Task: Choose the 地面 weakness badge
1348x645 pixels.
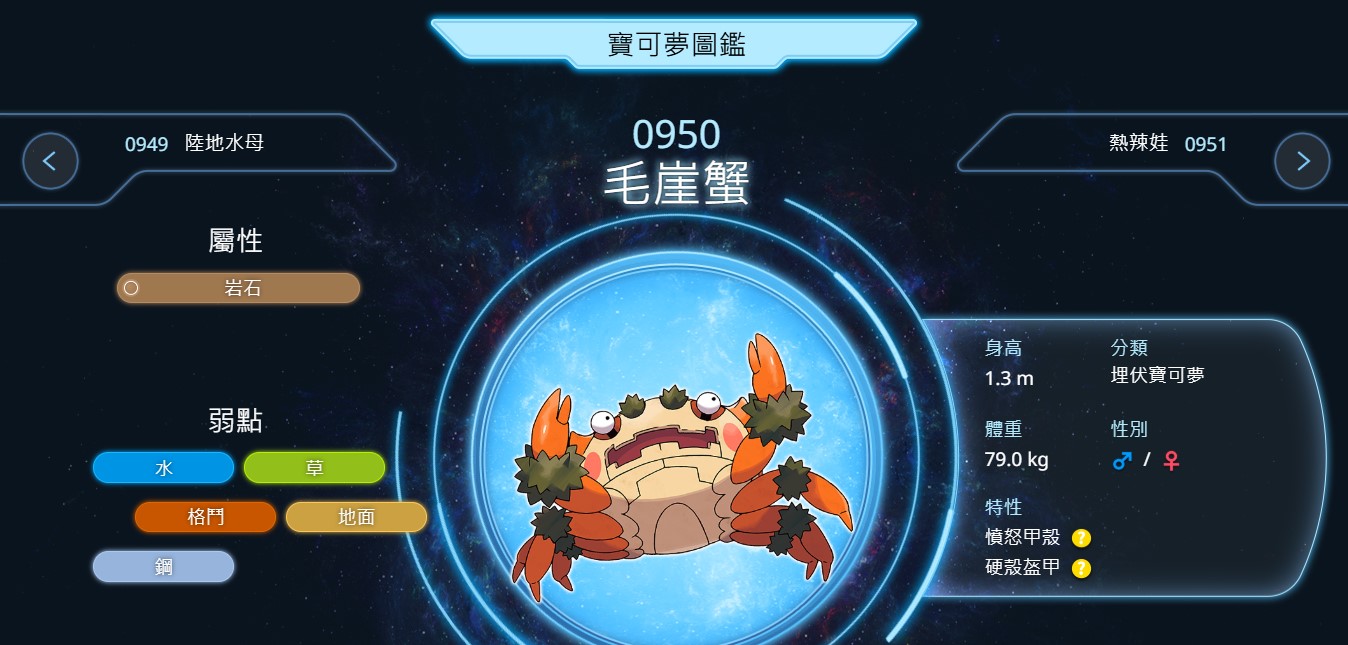Action: click(356, 517)
